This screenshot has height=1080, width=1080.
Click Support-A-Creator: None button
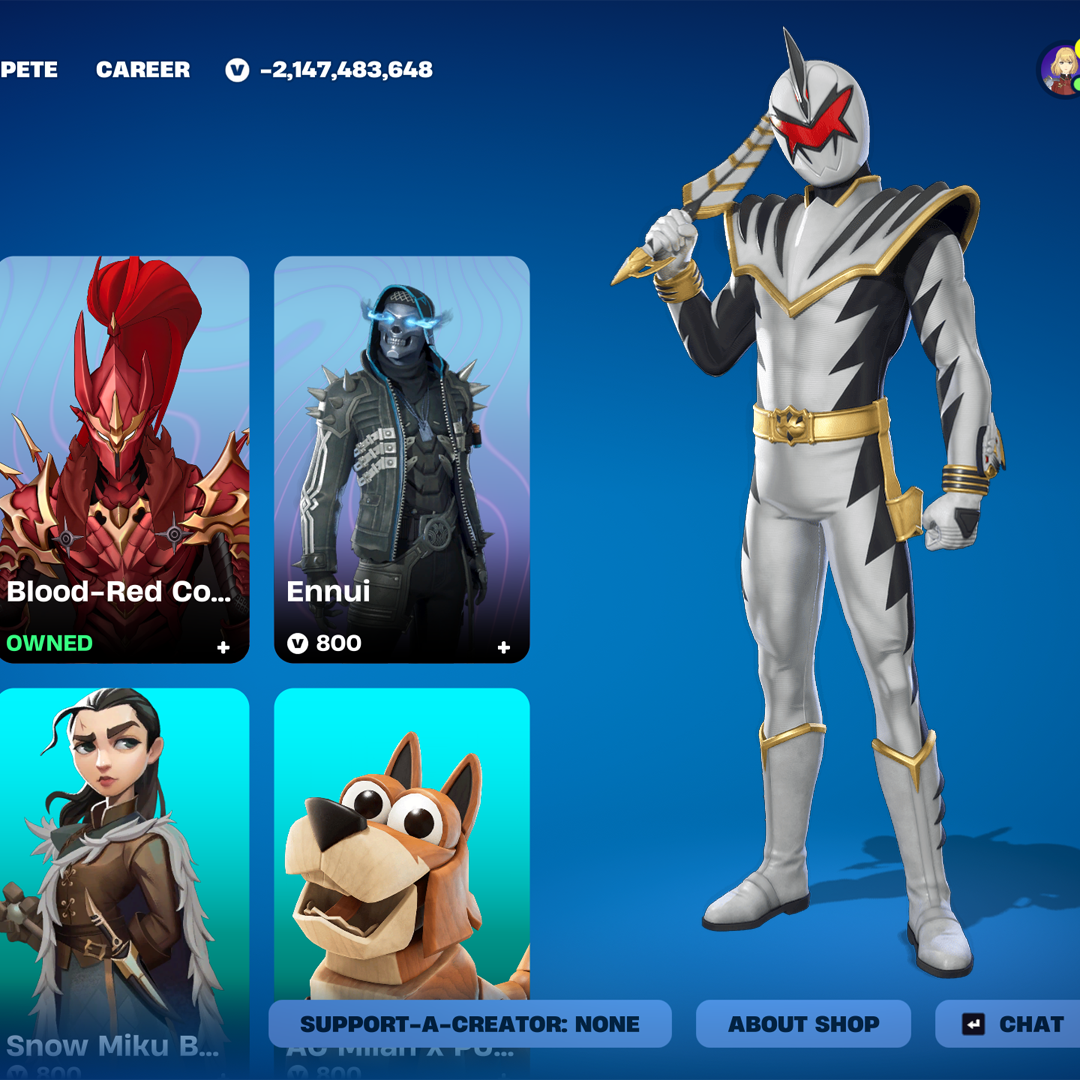point(470,1024)
